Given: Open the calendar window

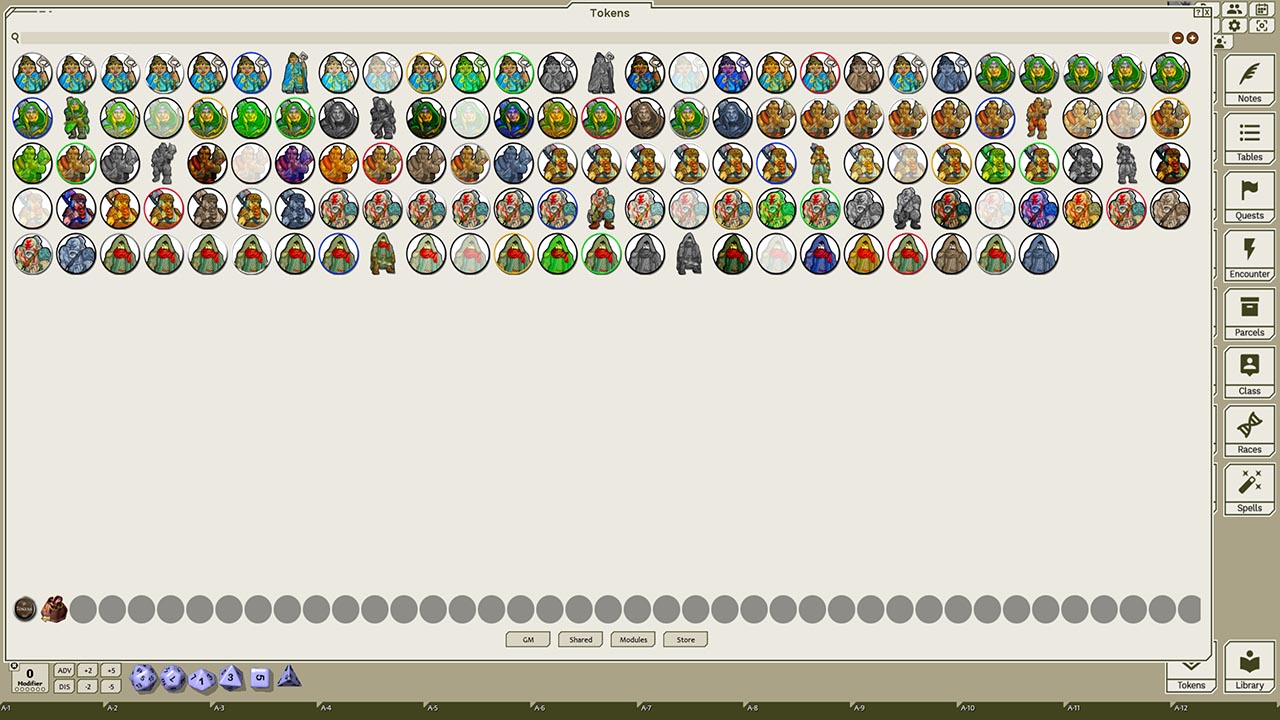Looking at the screenshot, I should (1261, 9).
